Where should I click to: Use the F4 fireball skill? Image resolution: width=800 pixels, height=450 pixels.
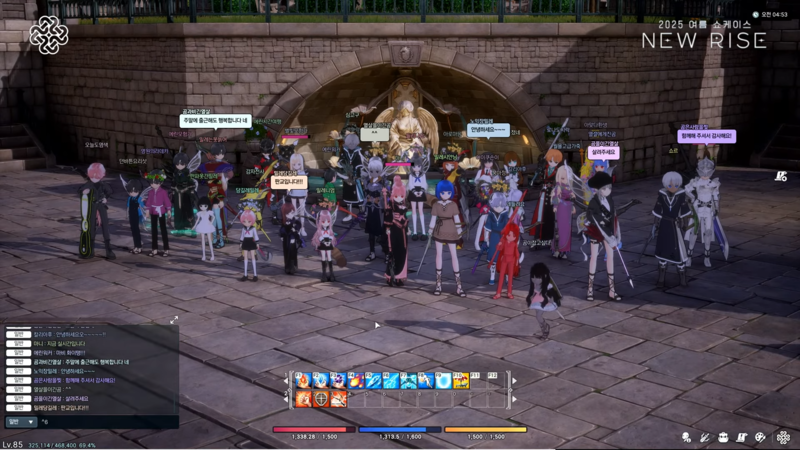(x=355, y=381)
